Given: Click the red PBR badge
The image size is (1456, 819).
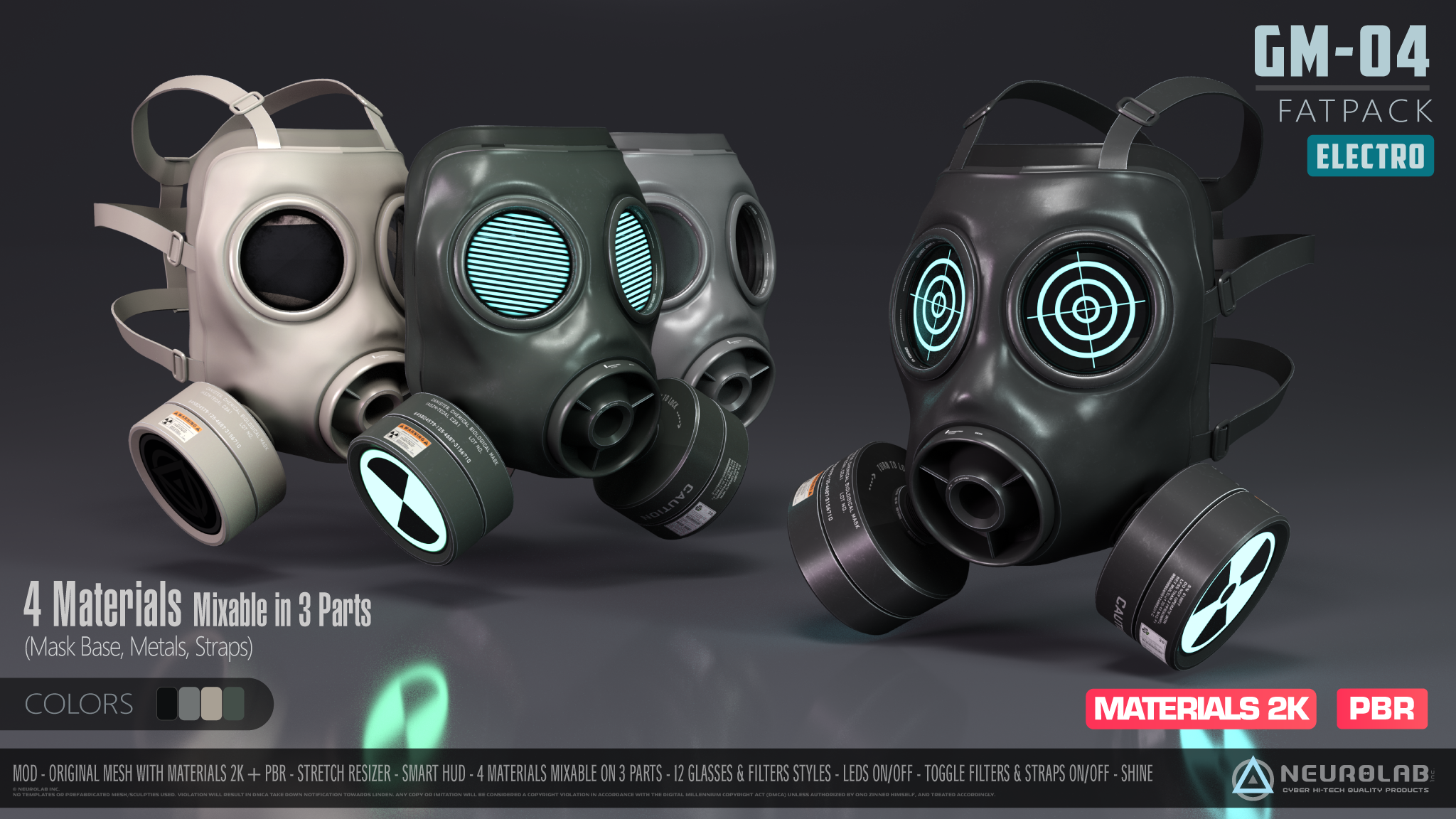Looking at the screenshot, I should 1381,709.
